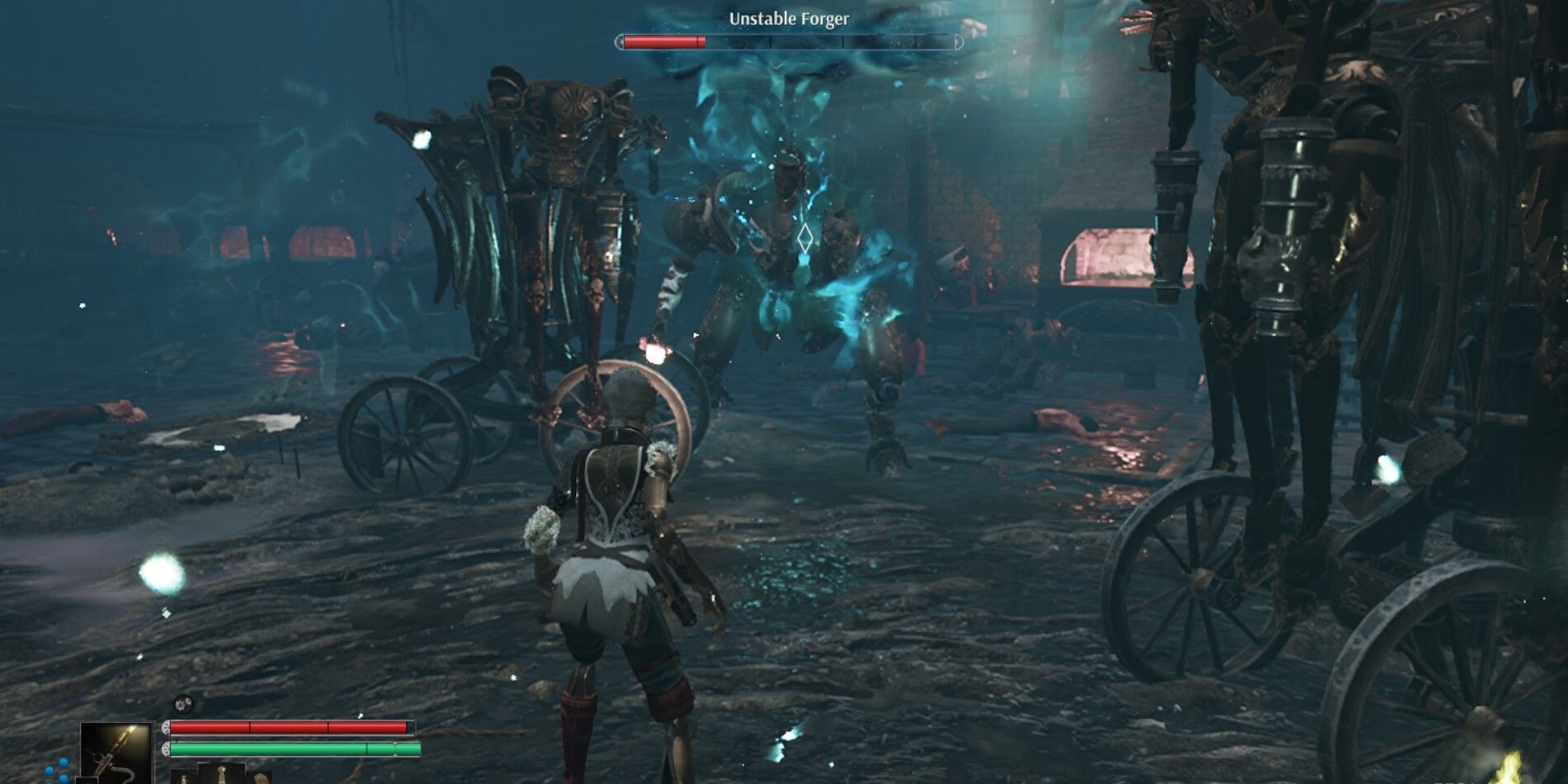Click the dark slot below the weapon portrait
1568x784 pixels.
[x=87, y=781]
